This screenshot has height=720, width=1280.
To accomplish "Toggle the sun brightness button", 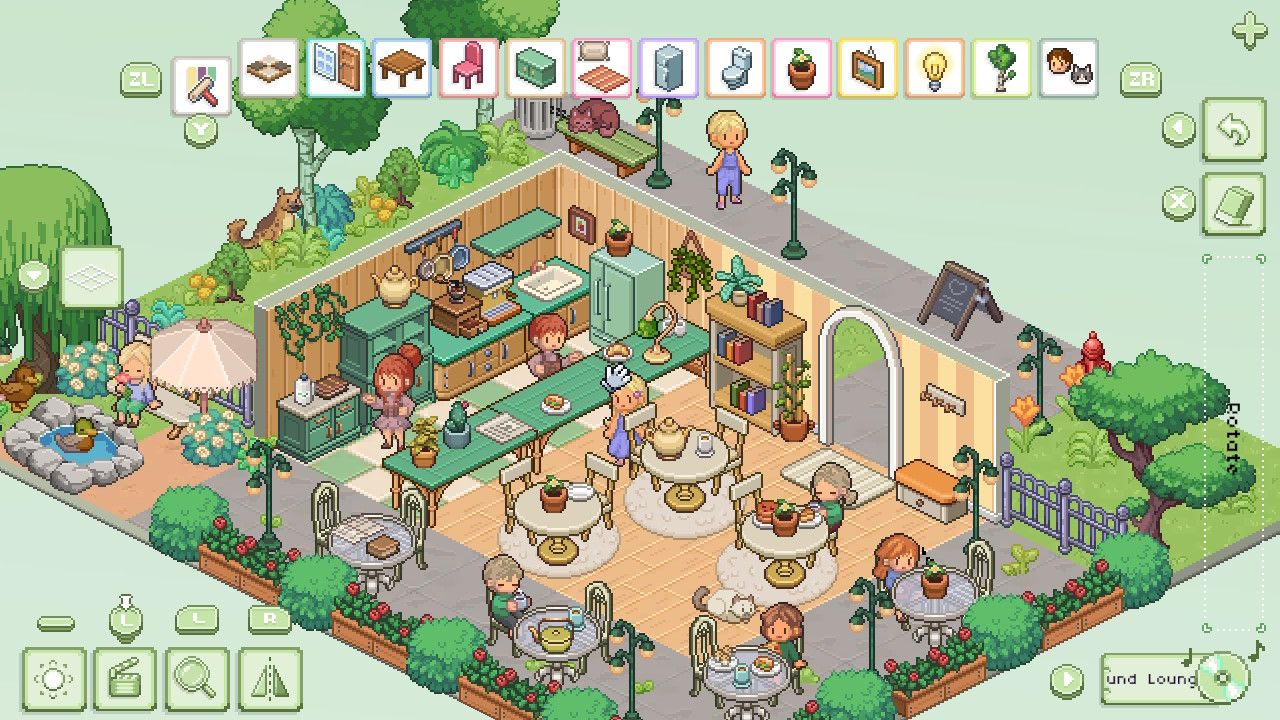I will click(54, 680).
